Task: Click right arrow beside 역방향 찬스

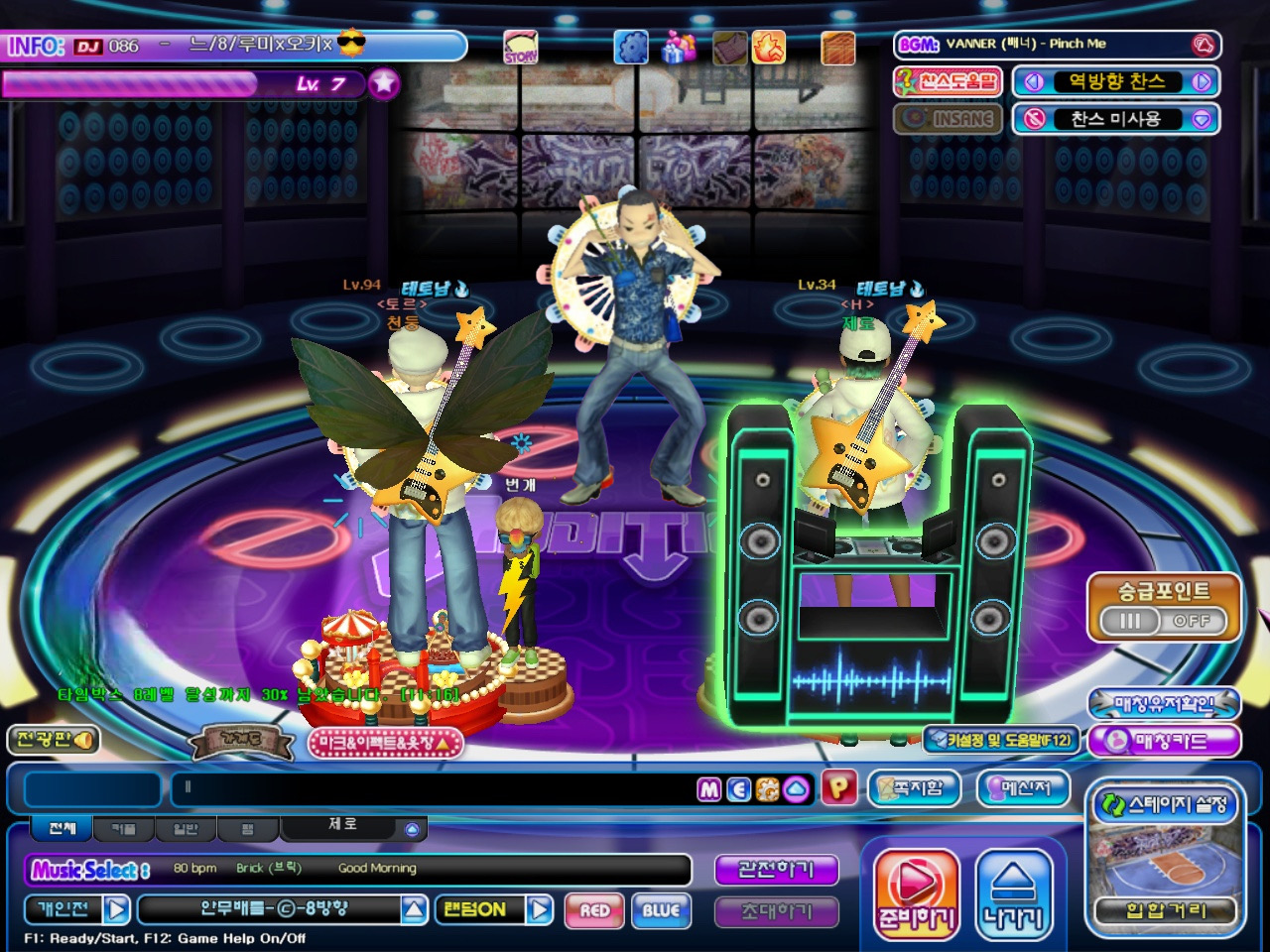Action: [1203, 82]
